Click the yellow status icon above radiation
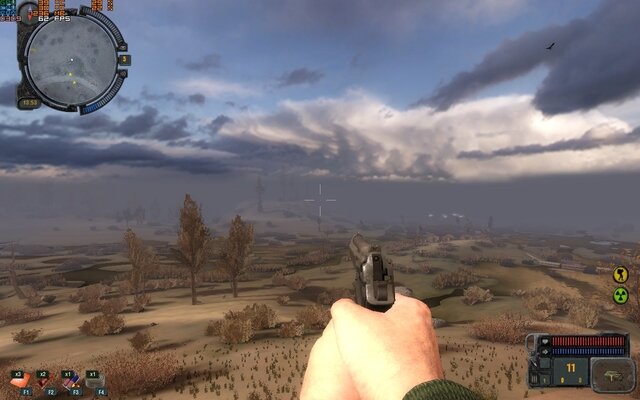This screenshot has height=400, width=640. (x=620, y=273)
